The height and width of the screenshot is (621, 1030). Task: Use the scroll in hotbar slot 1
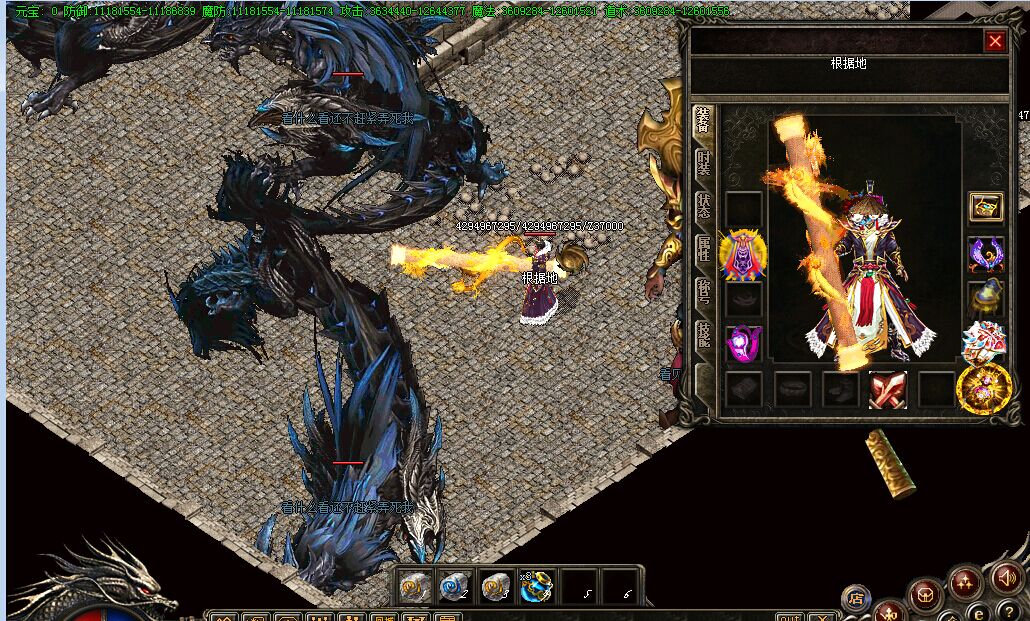(415, 587)
